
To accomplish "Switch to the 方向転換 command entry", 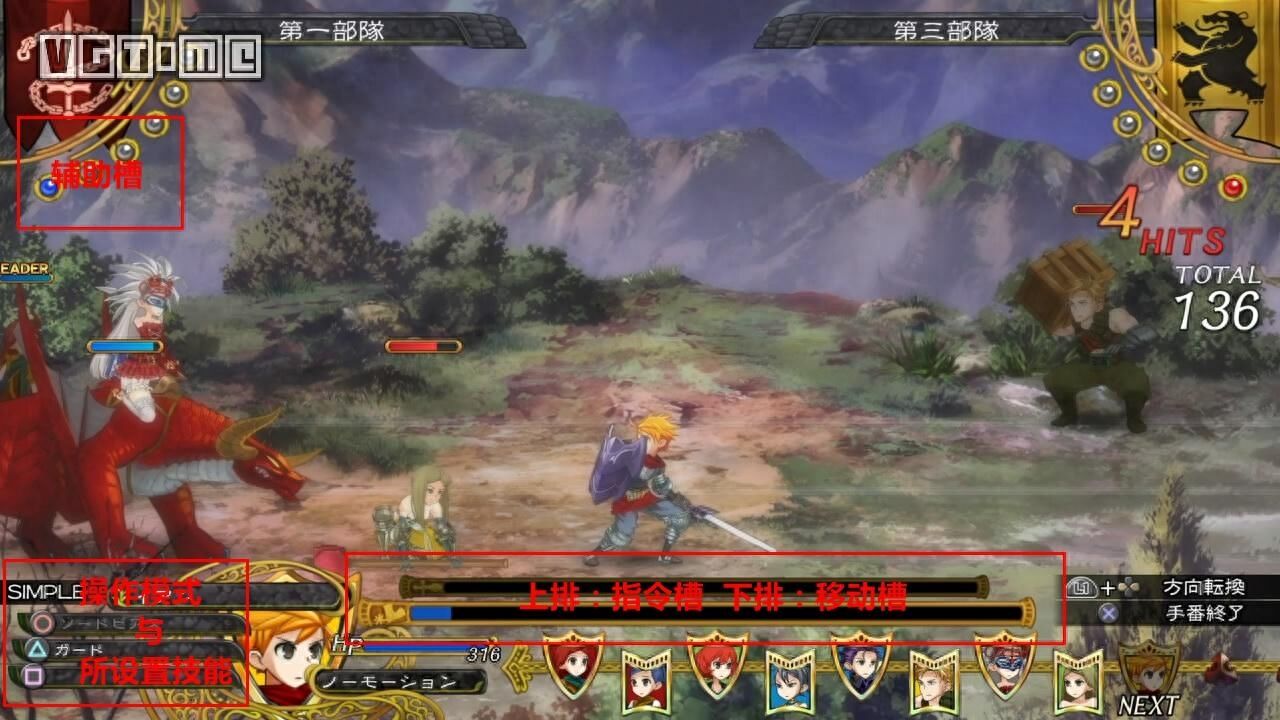I will [x=1206, y=588].
